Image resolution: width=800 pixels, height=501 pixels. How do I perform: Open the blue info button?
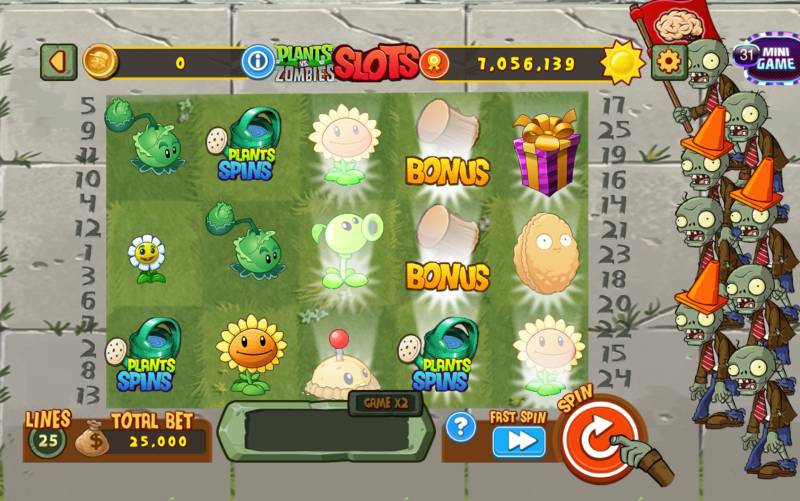click(x=258, y=63)
